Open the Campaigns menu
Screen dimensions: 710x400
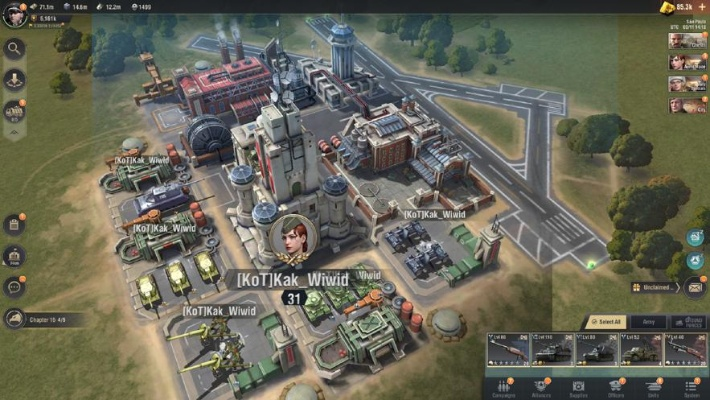tap(504, 389)
